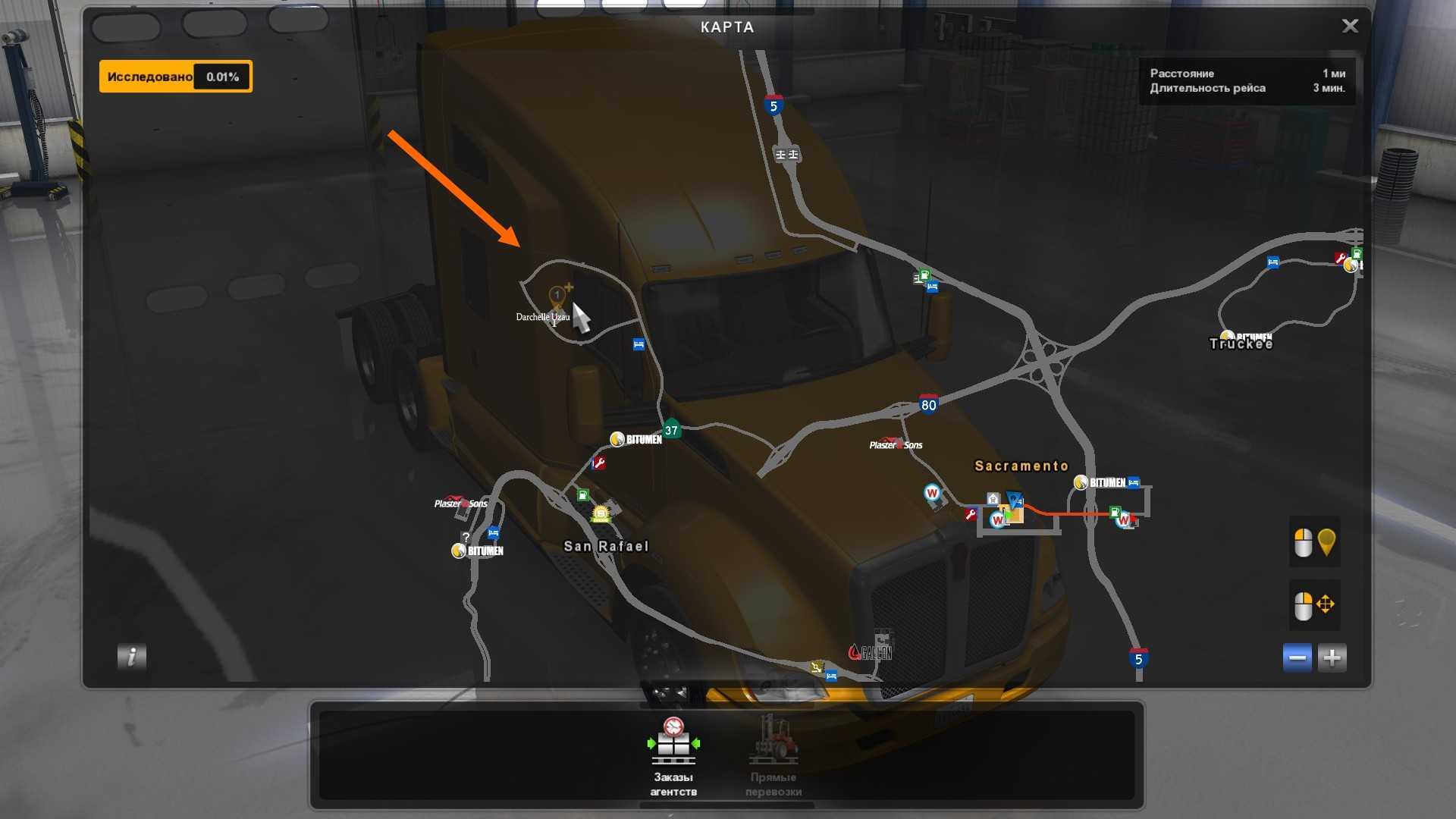Viewport: 1456px width, 819px height.
Task: Click the Gallon company marker
Action: pos(871,651)
